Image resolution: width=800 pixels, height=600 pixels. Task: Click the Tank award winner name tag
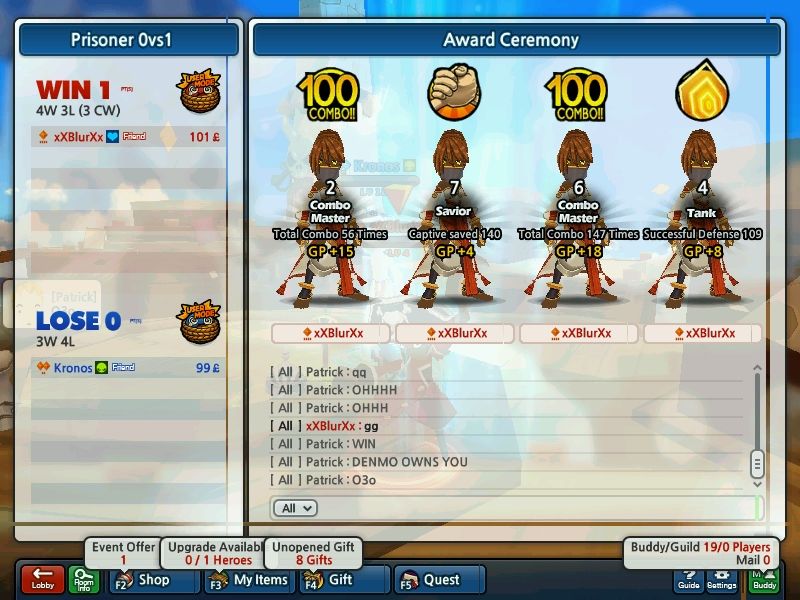point(702,333)
